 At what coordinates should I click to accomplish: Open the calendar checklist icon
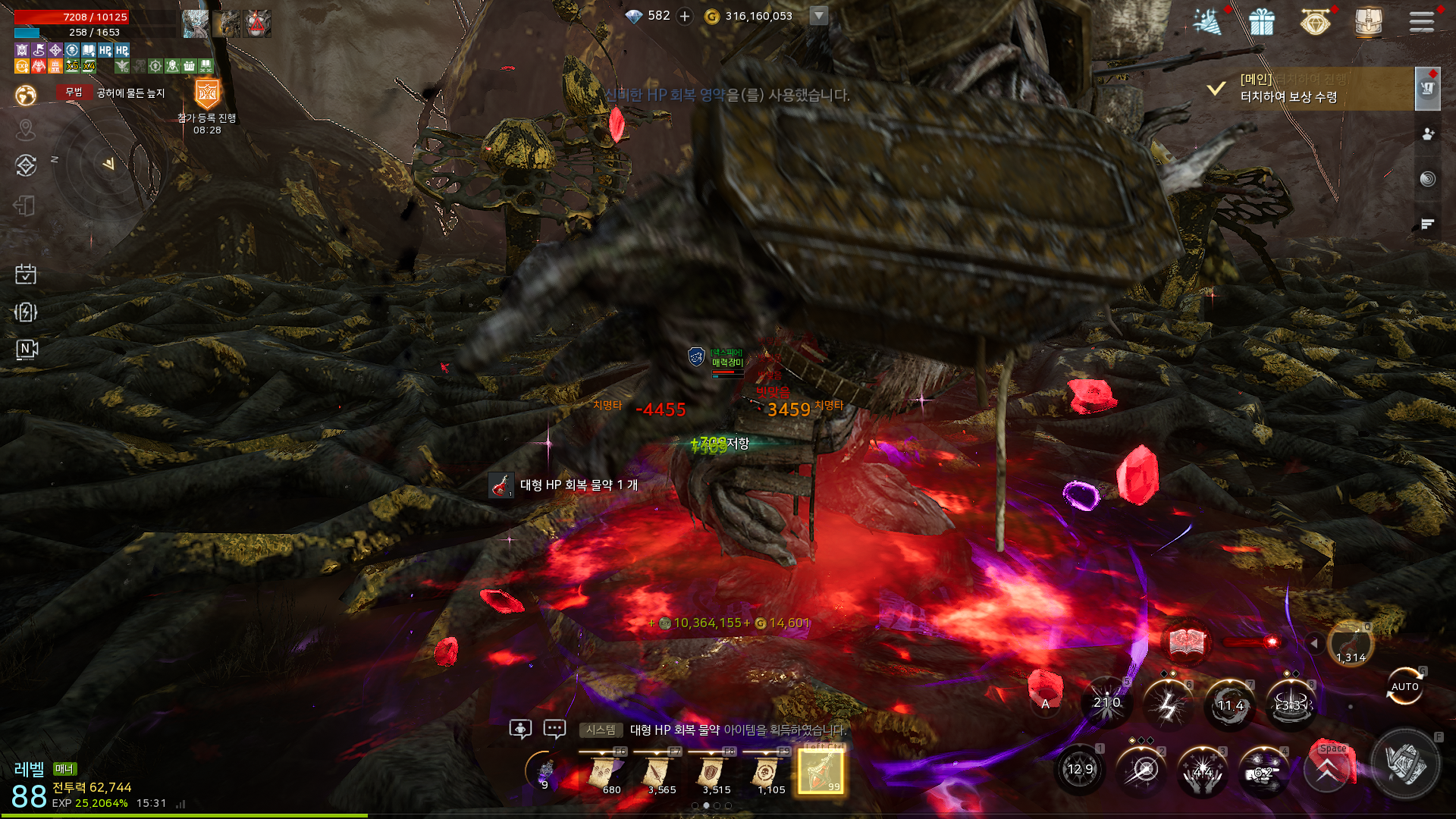26,274
